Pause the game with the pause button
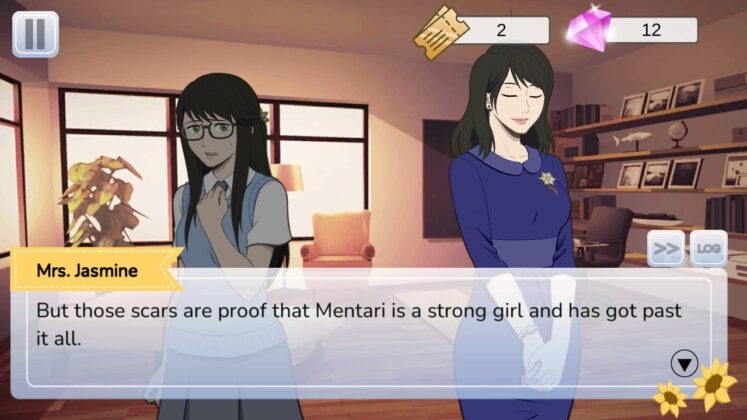Screen dimensions: 747x420 pyautogui.click(x=35, y=34)
